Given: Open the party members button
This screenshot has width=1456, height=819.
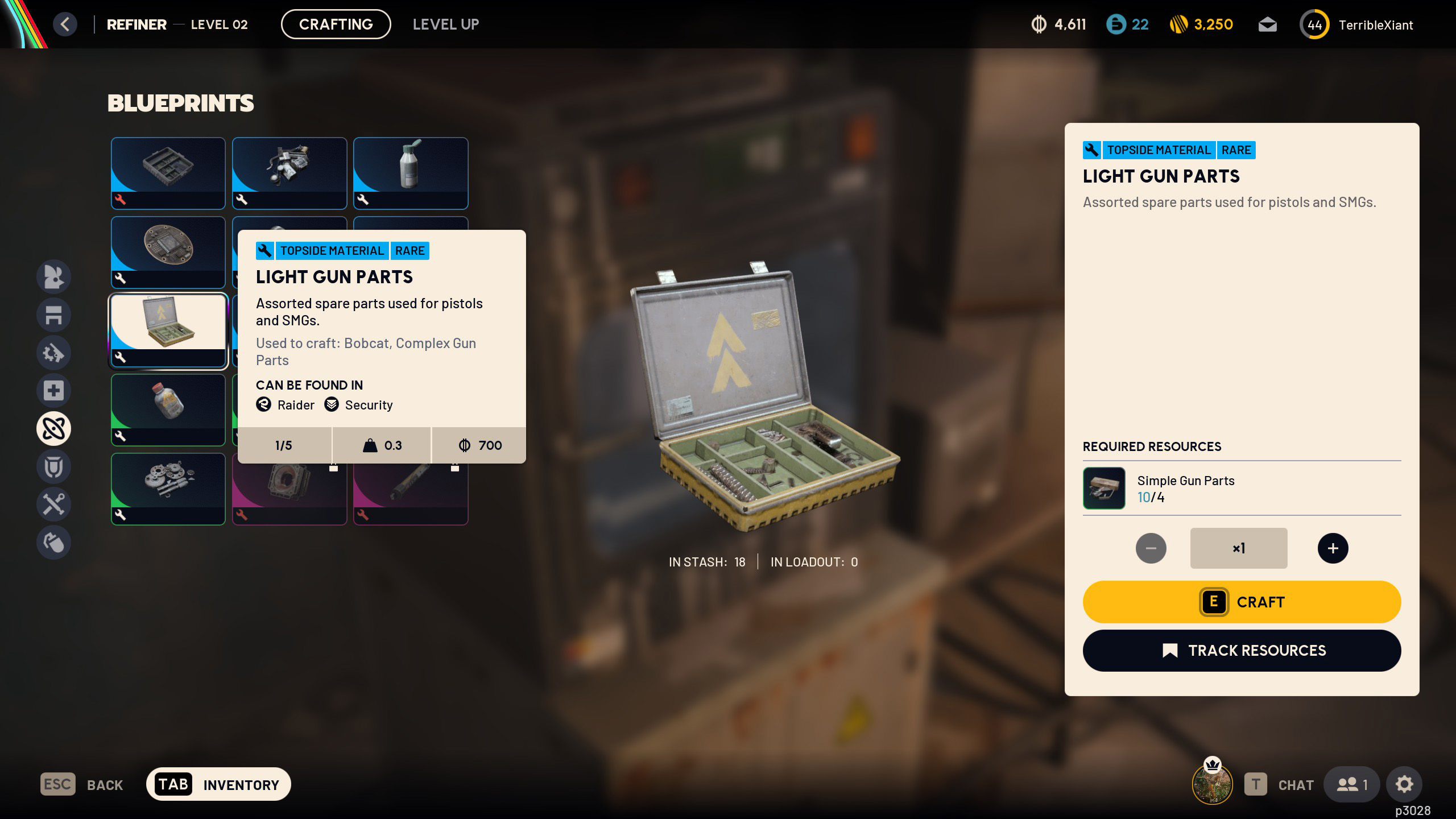Looking at the screenshot, I should click(x=1351, y=784).
